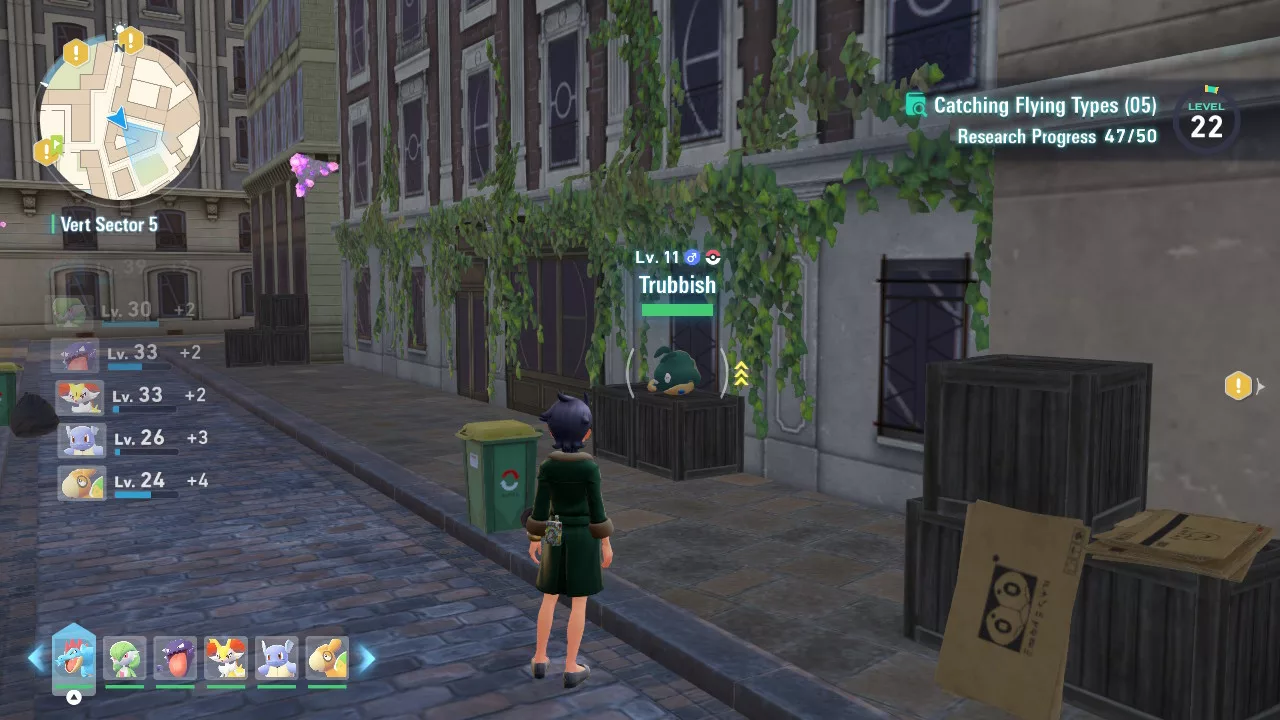Select Feraligatr in the party bar
The height and width of the screenshot is (720, 1280).
tap(74, 658)
